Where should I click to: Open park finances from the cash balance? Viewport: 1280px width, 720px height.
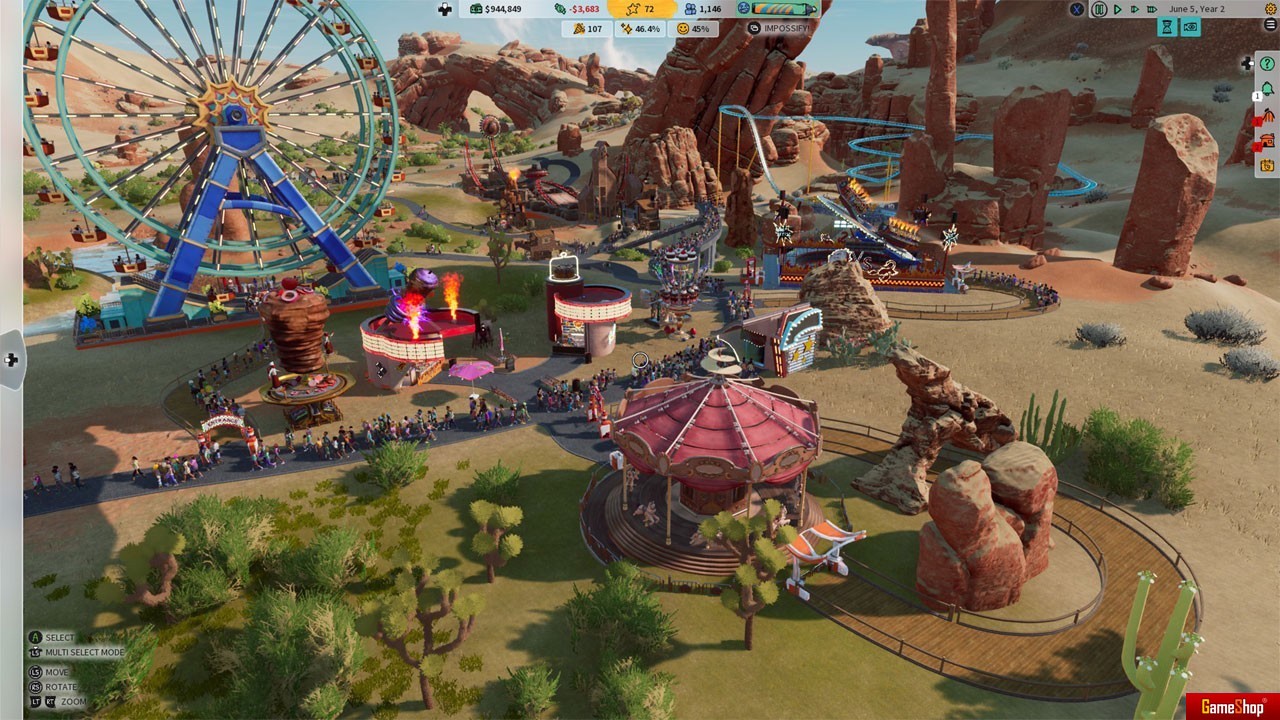495,9
